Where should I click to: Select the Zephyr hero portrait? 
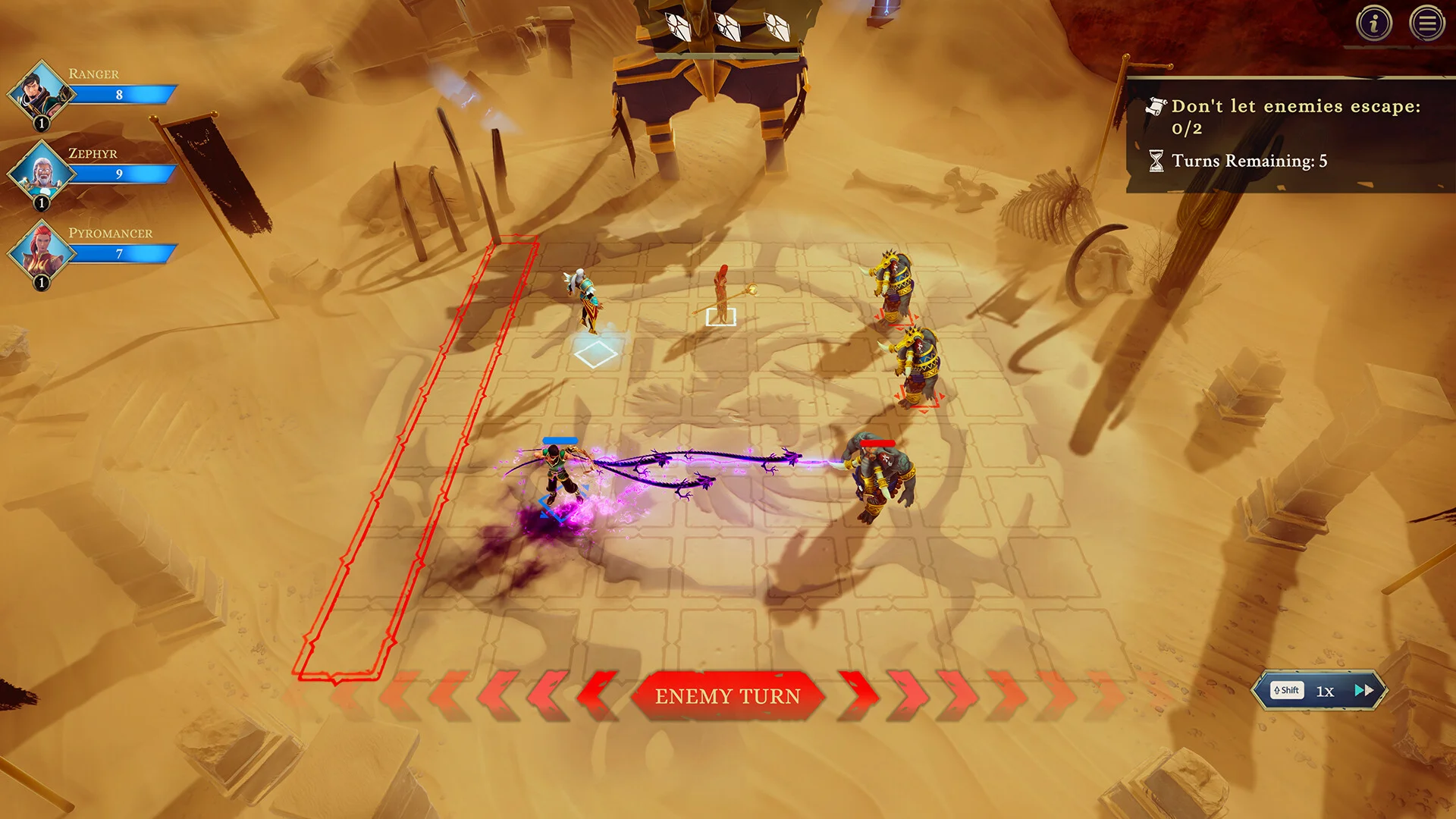click(x=39, y=173)
